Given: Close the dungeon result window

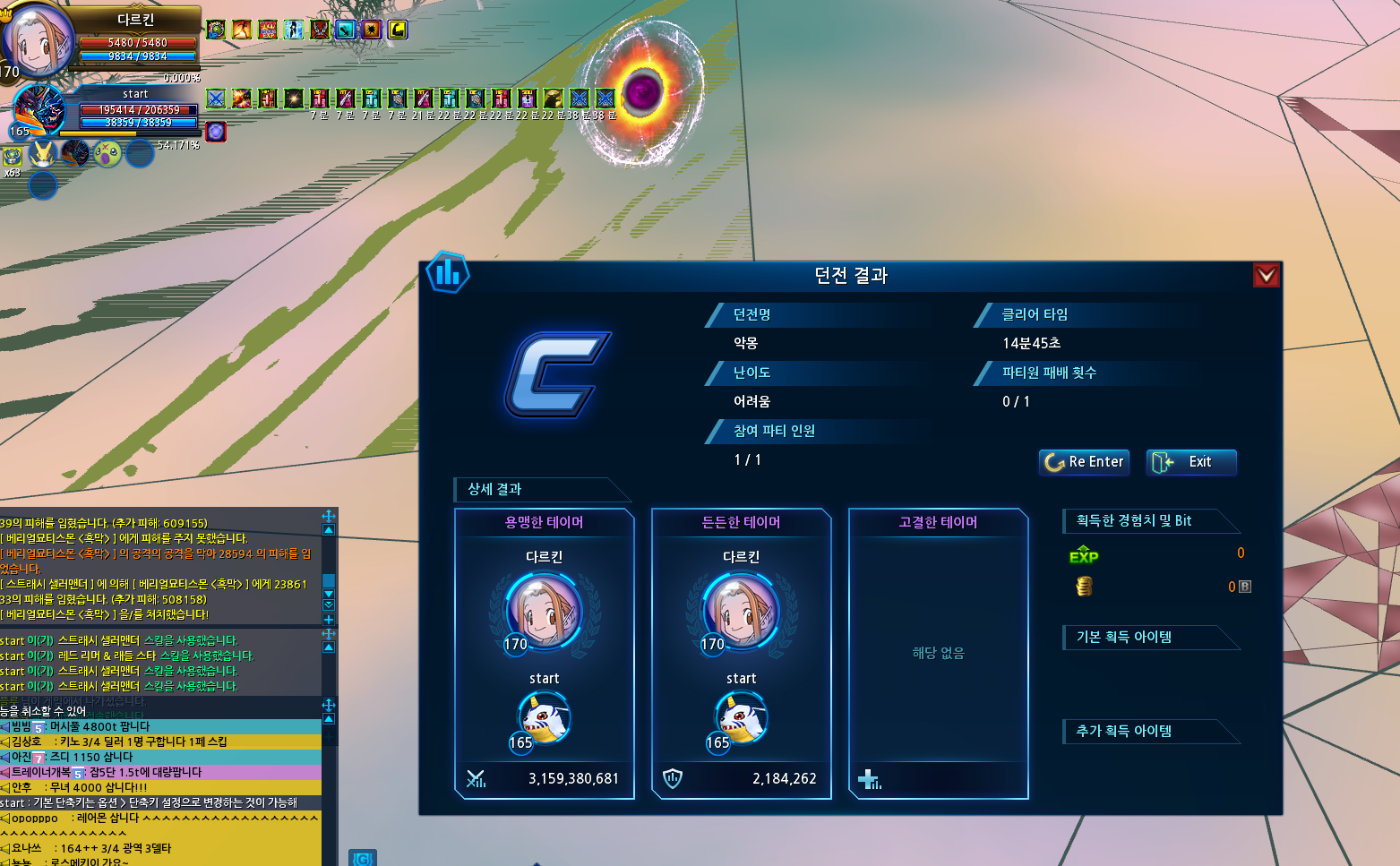Looking at the screenshot, I should tap(1266, 275).
